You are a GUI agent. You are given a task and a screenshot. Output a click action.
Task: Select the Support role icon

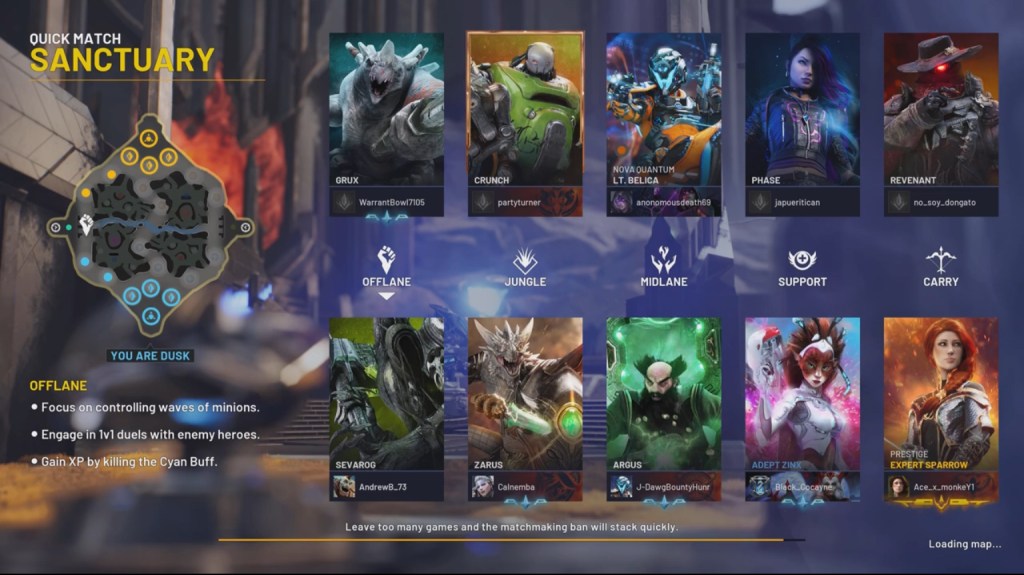802,262
